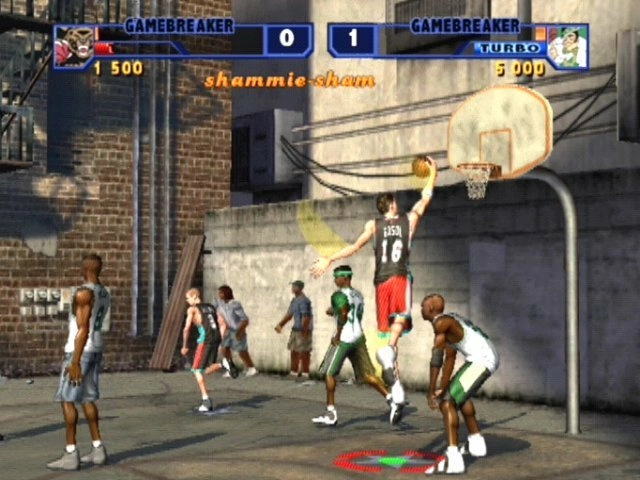Select the green leprechaun team logo

(567, 46)
